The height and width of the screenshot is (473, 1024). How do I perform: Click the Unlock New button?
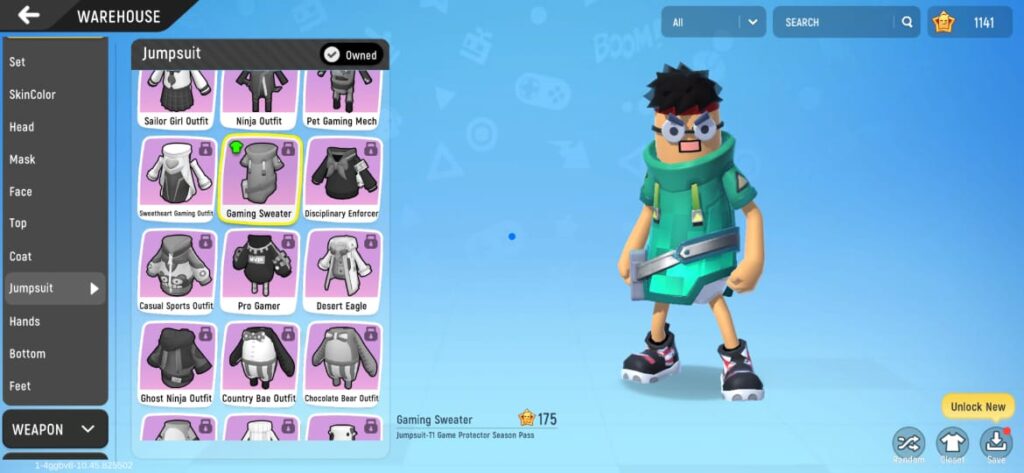tap(977, 407)
